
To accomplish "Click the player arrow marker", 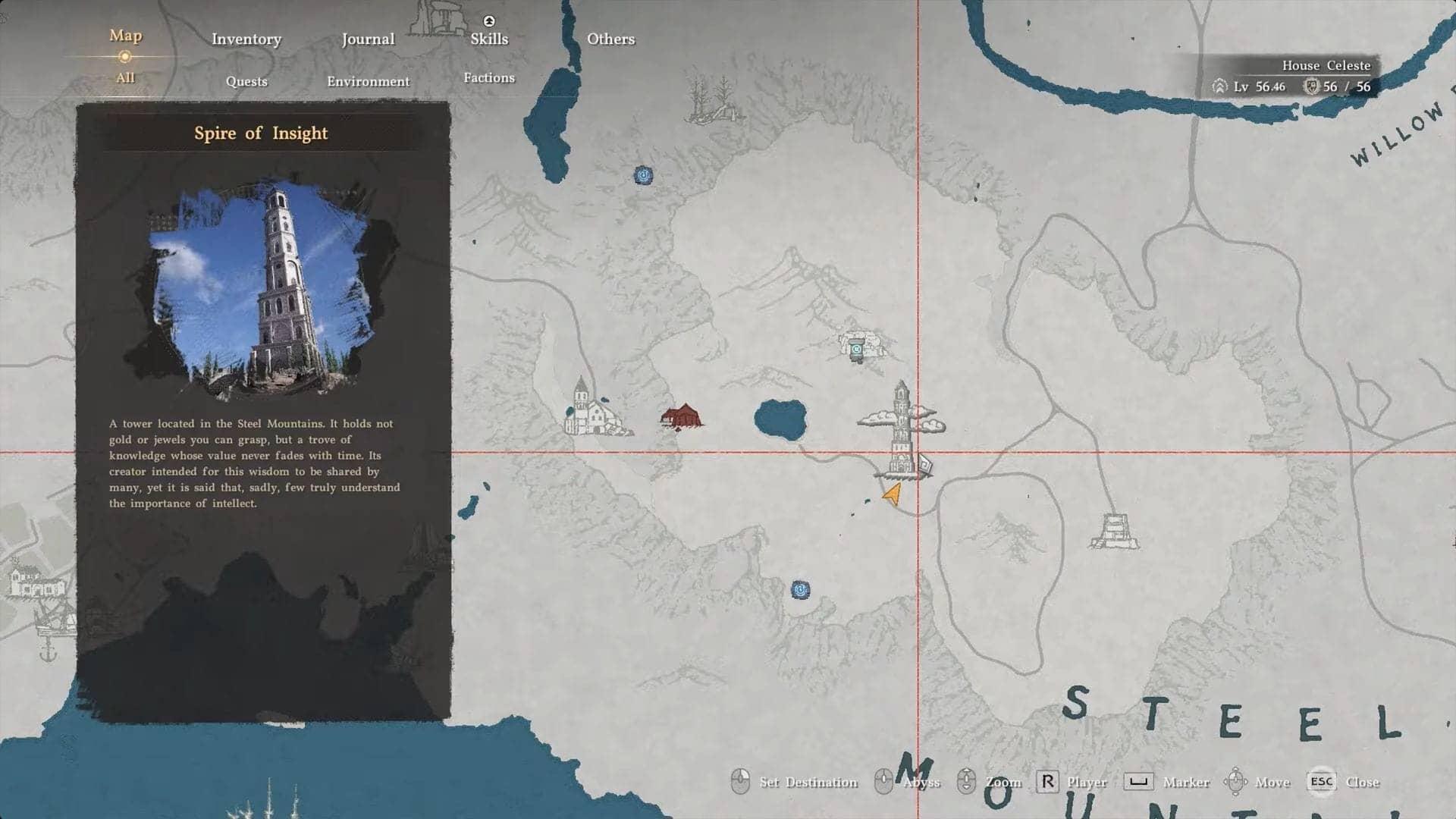I will [x=890, y=493].
